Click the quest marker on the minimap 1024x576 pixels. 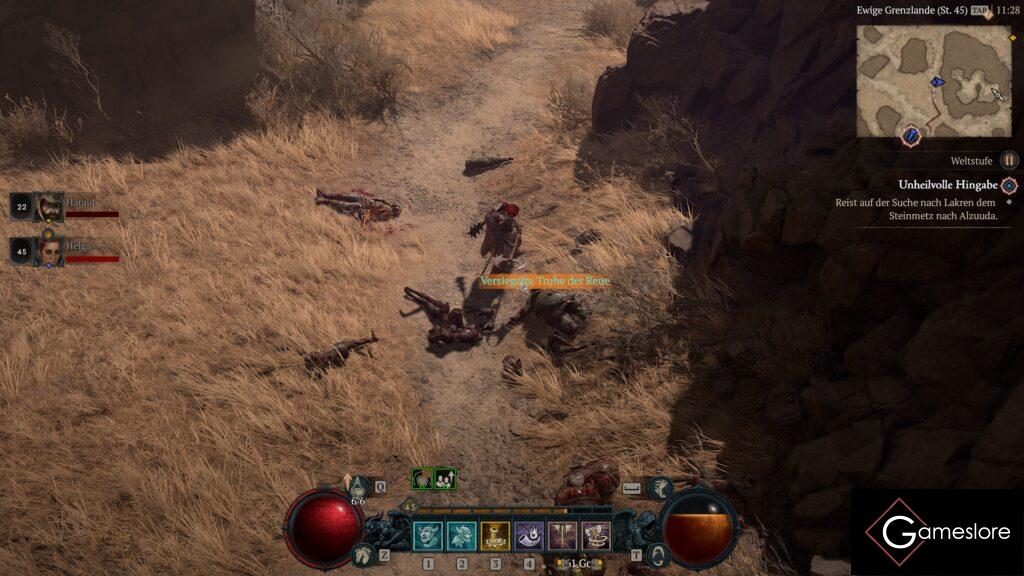[x=913, y=134]
